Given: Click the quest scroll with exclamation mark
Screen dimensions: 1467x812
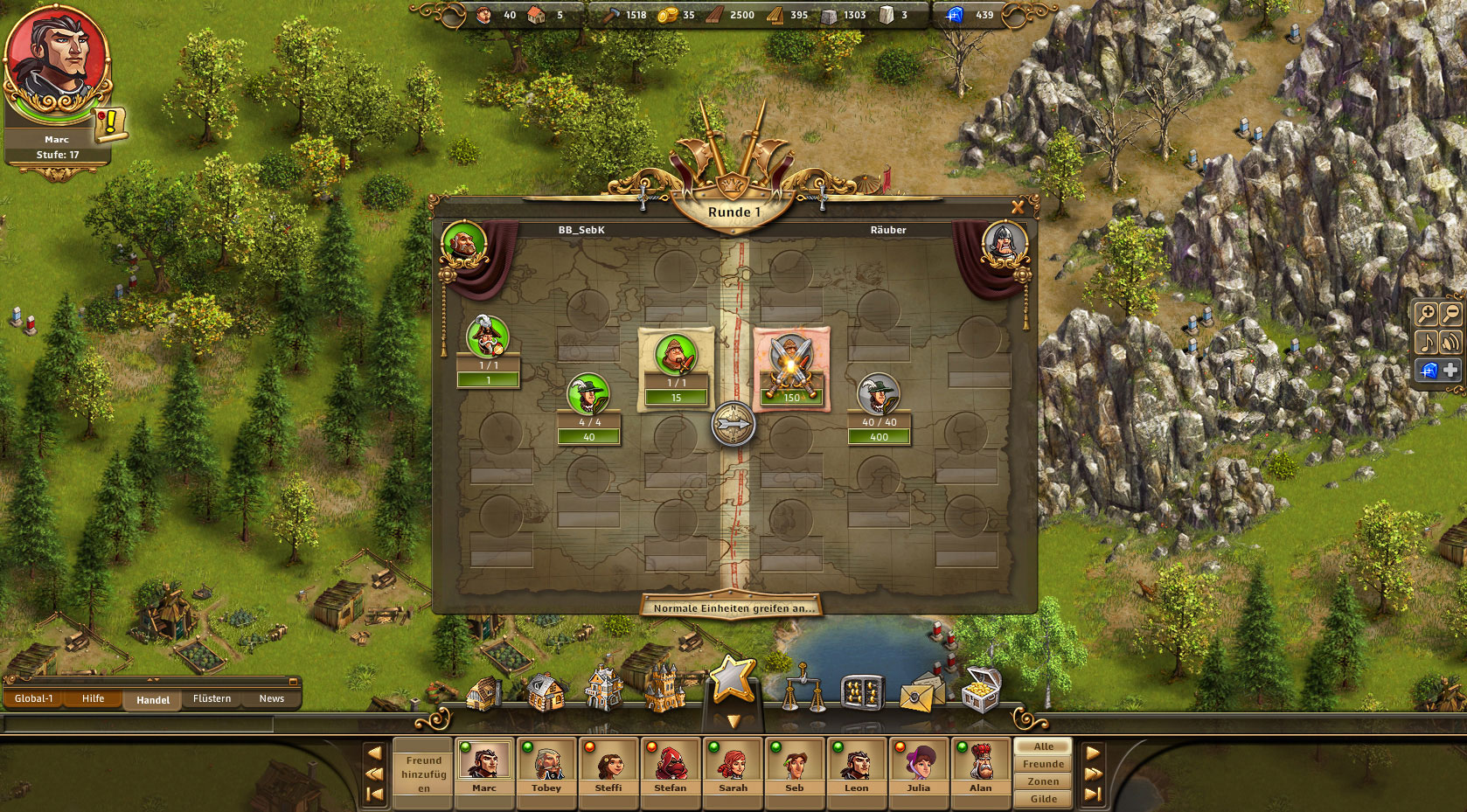Looking at the screenshot, I should 111,124.
